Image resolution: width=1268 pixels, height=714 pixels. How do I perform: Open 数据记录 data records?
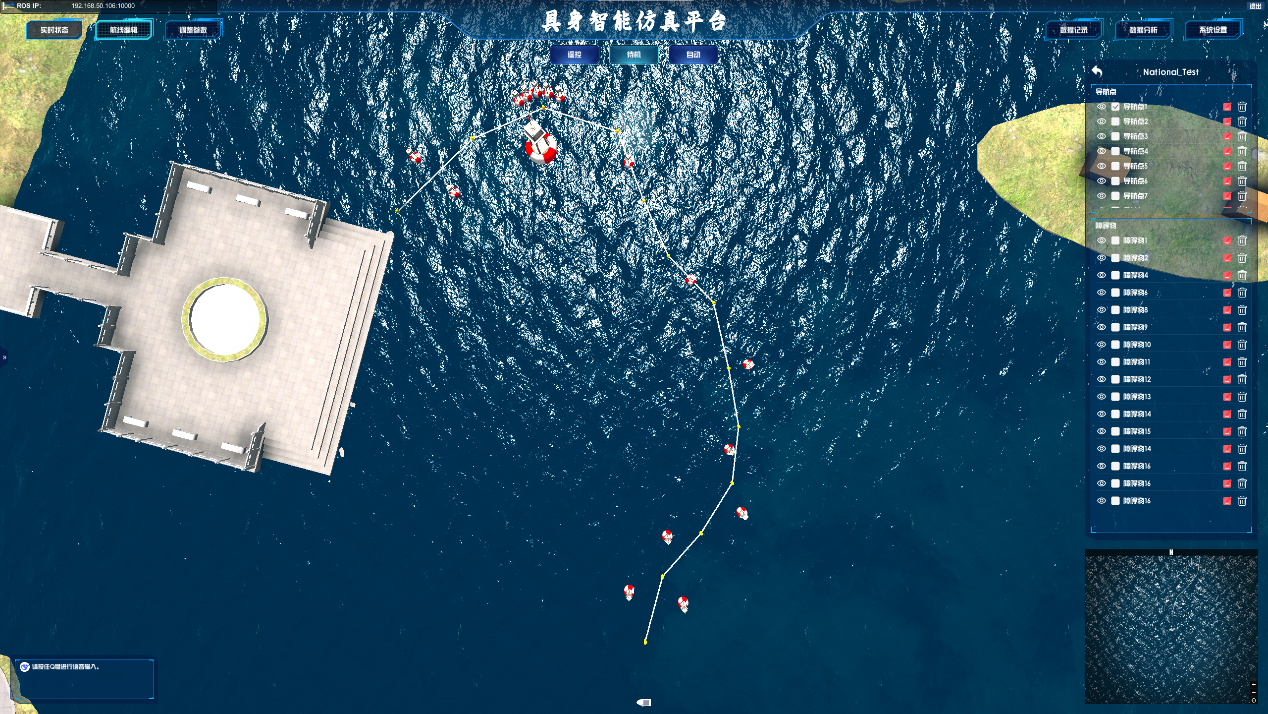point(1074,30)
